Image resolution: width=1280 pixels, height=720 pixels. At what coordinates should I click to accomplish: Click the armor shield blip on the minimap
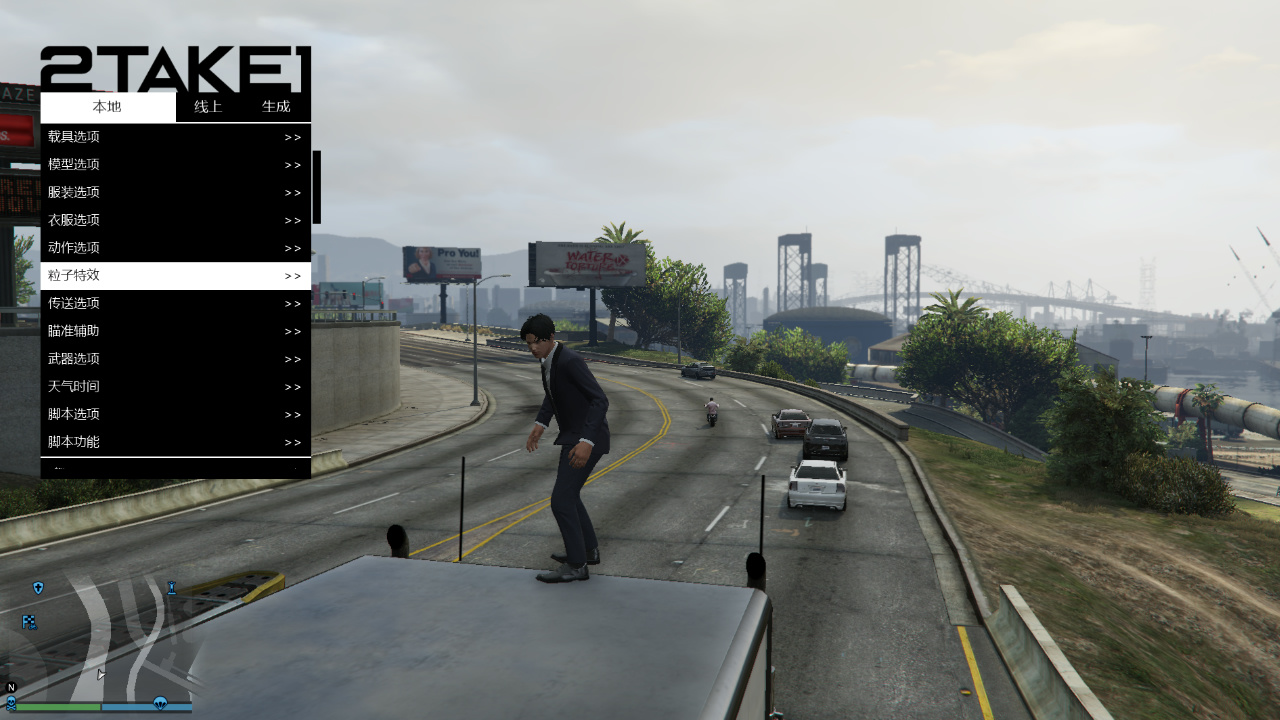point(38,588)
